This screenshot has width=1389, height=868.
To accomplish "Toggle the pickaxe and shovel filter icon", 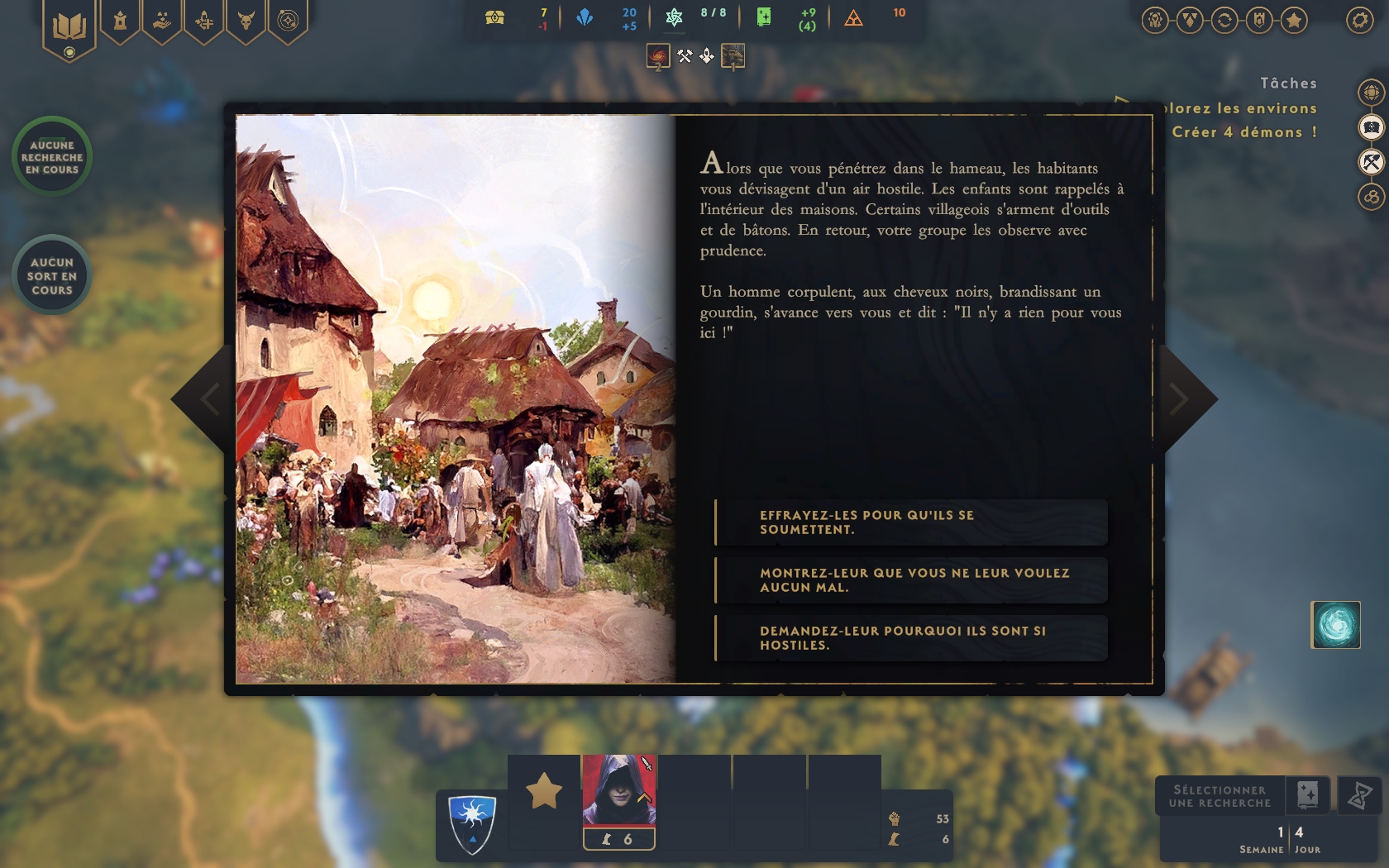I will point(1371,161).
